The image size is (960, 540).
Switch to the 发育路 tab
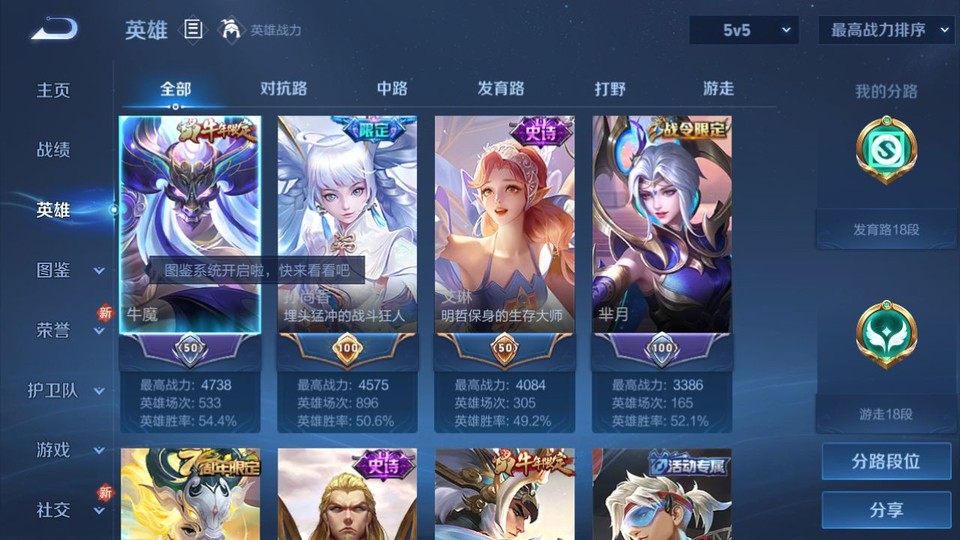click(501, 88)
